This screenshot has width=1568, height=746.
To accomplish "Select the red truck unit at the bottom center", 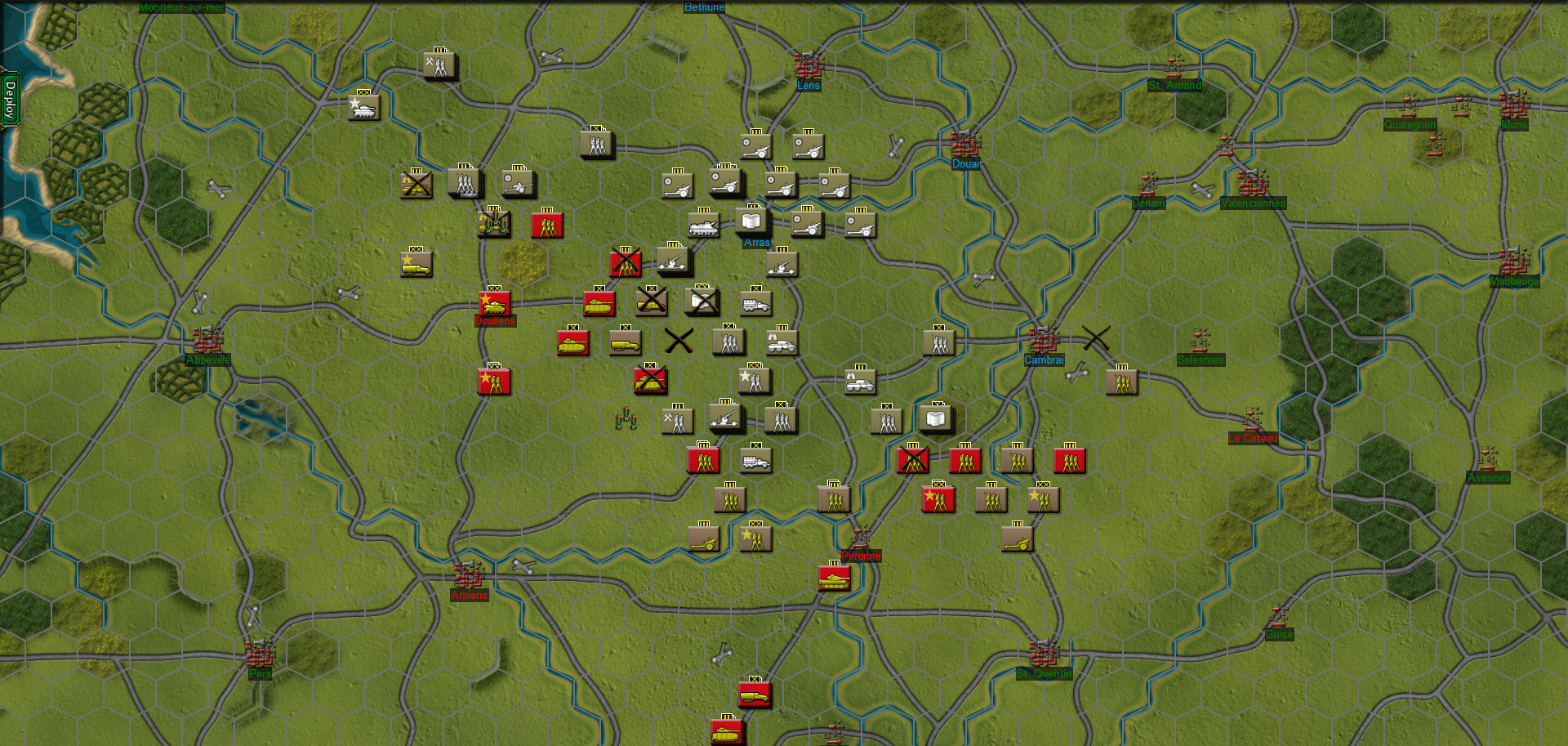I will tap(755, 694).
